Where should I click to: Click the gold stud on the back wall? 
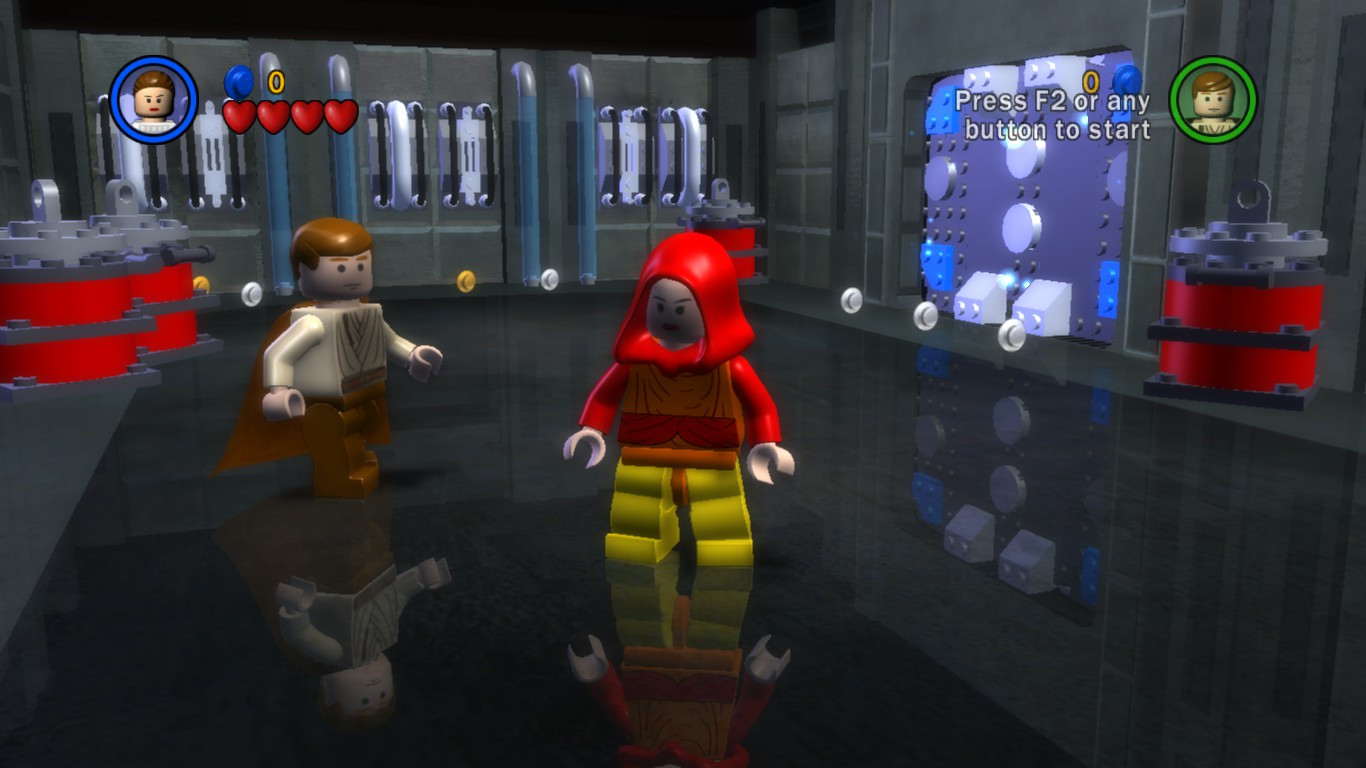pyautogui.click(x=465, y=280)
